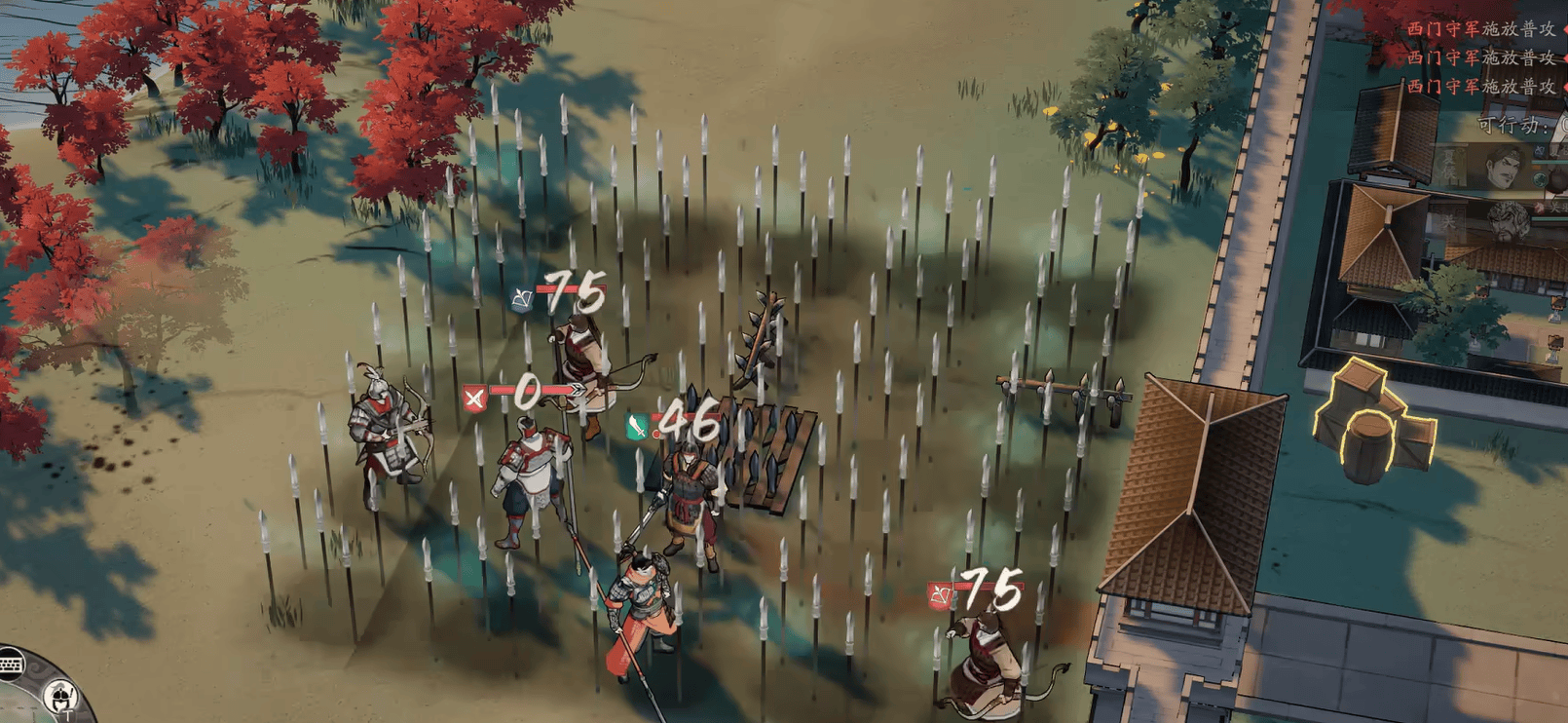Click the keyboard icon on the corner dial
Screen dimensions: 1568x723
coord(11,665)
